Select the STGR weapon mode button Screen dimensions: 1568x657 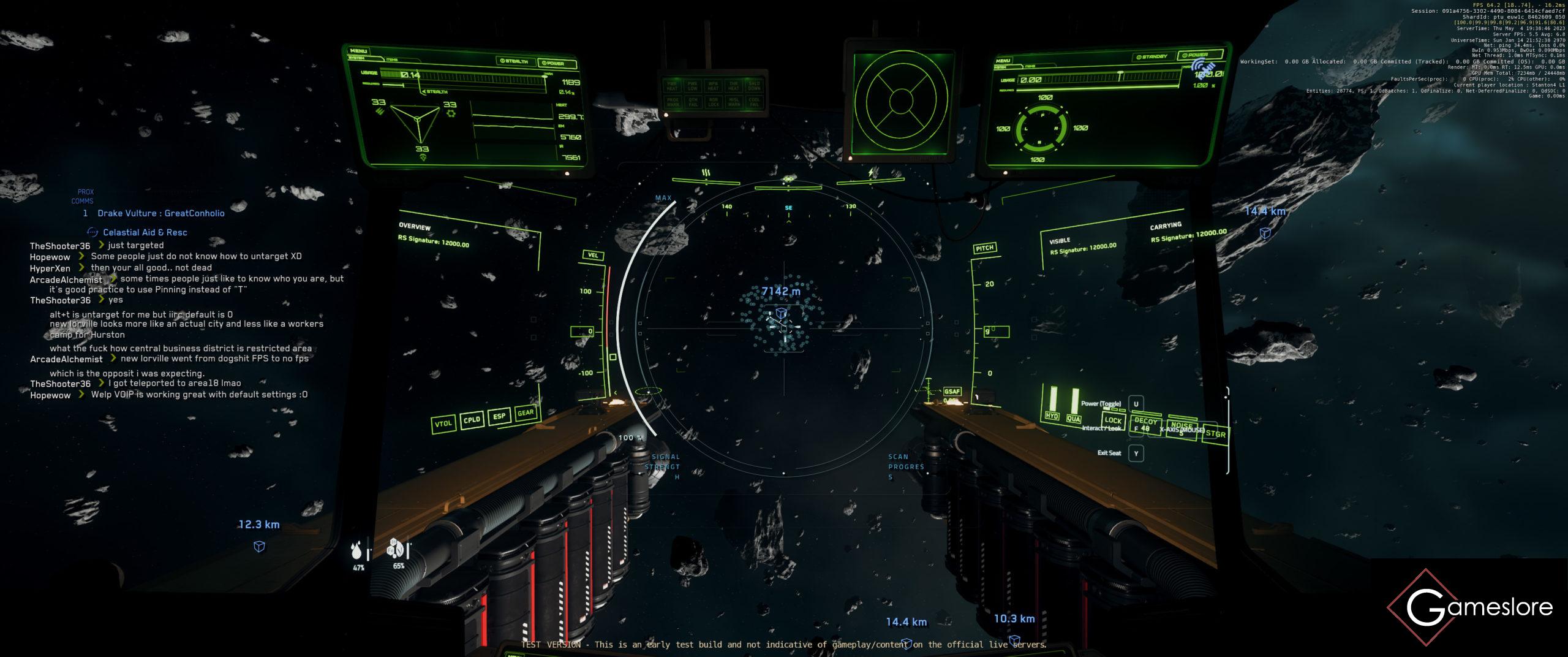coord(1215,434)
